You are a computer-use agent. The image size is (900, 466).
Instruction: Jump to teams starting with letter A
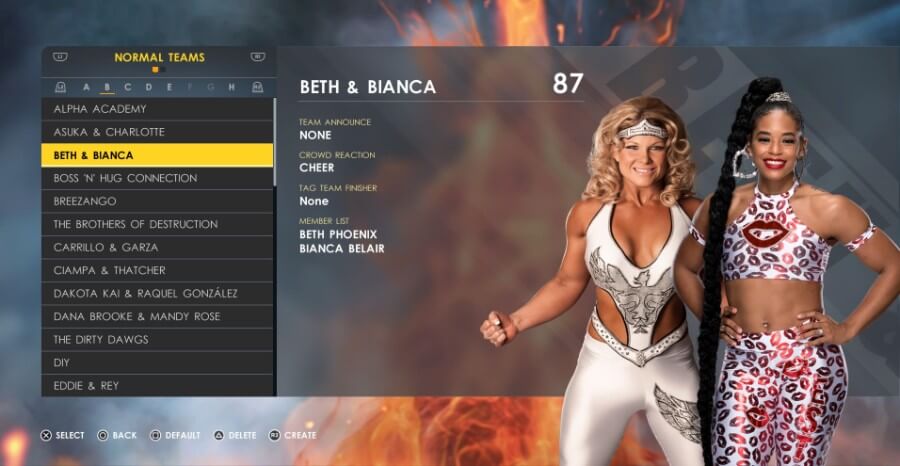[86, 87]
